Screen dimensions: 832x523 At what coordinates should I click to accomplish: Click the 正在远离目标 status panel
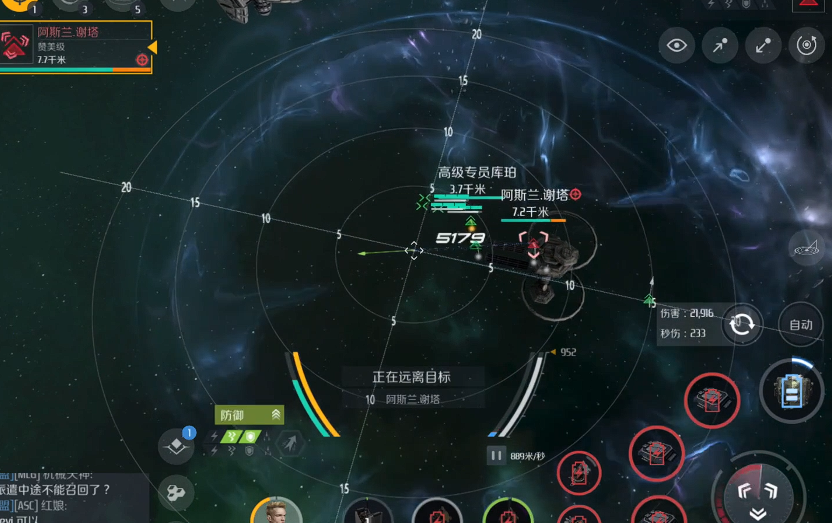(x=412, y=386)
